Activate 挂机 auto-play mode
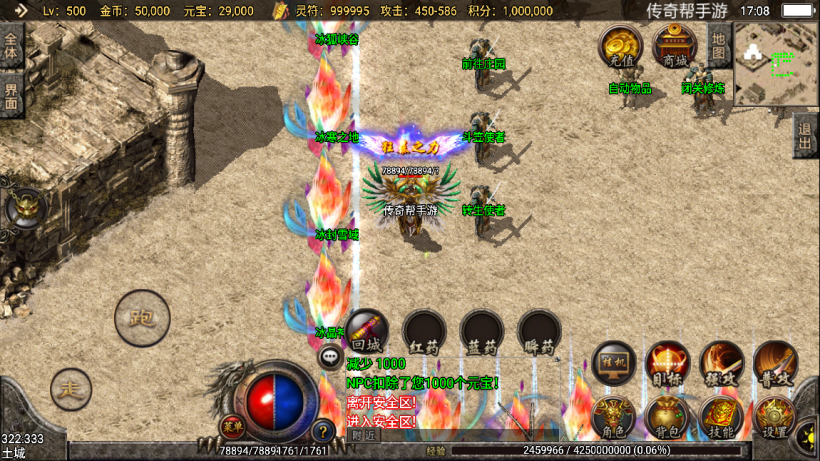This screenshot has height=461, width=820. coord(614,364)
